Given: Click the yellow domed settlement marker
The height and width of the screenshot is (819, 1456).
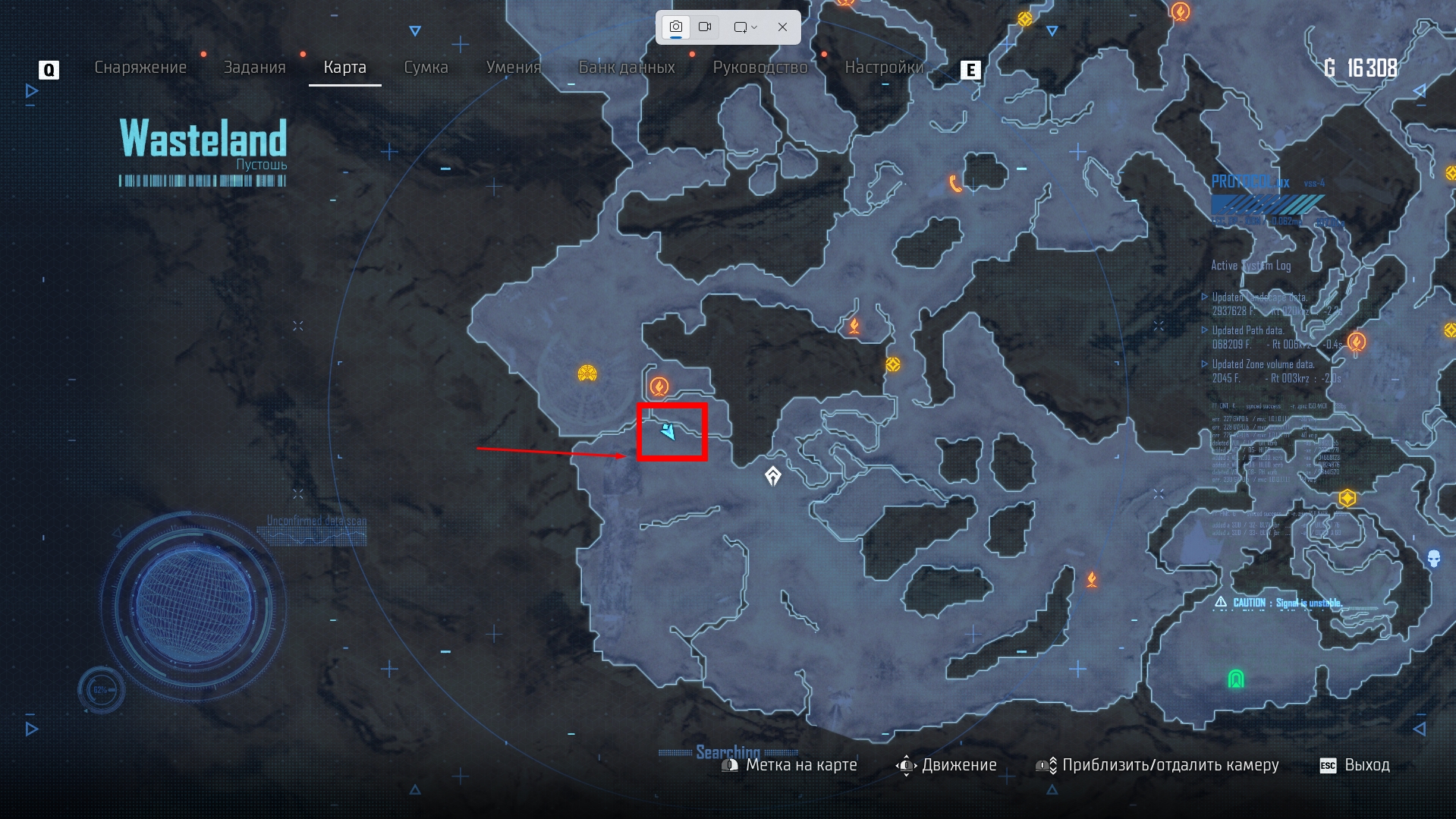Looking at the screenshot, I should [x=587, y=373].
